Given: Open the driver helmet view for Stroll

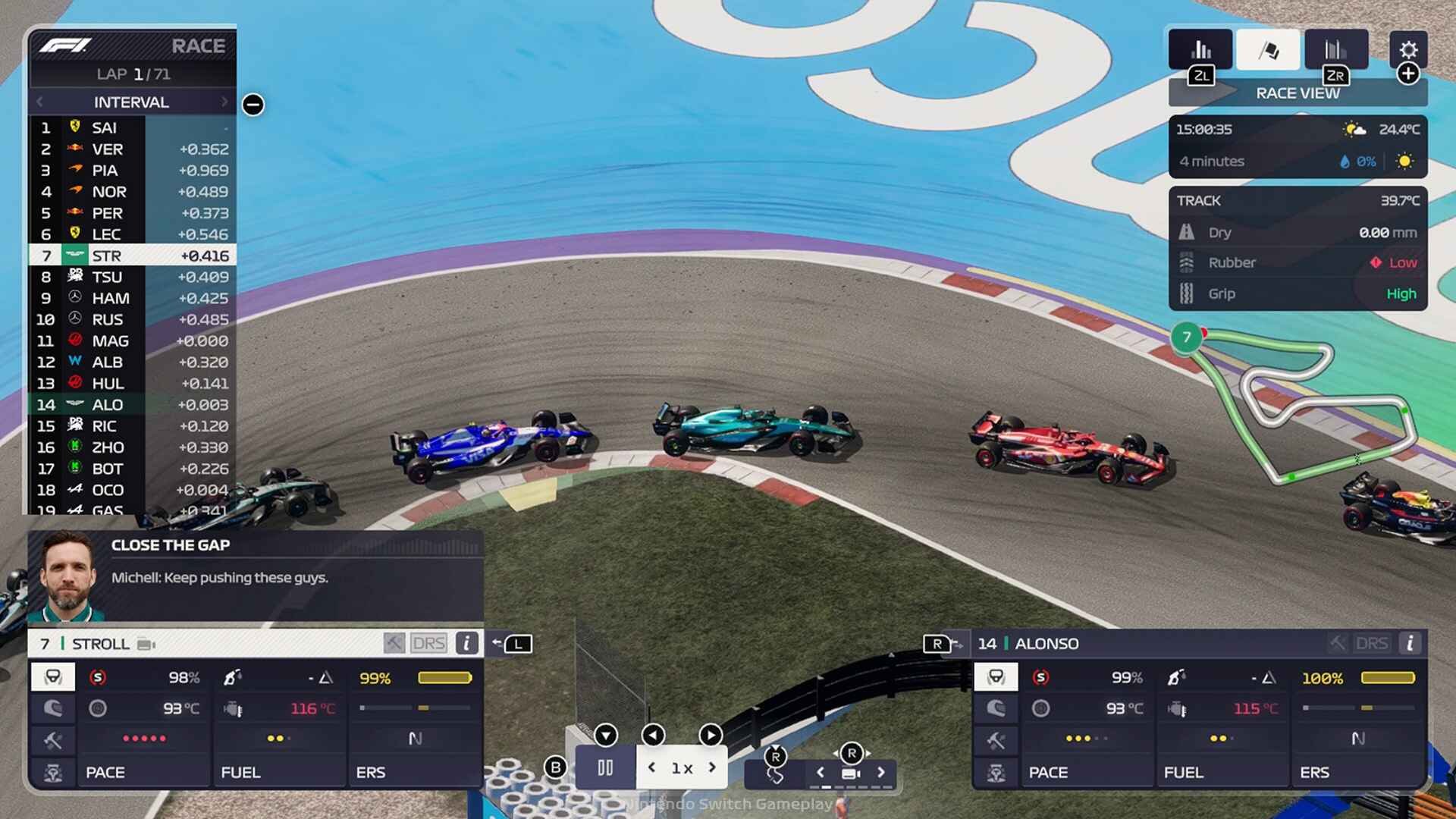Looking at the screenshot, I should (x=54, y=711).
